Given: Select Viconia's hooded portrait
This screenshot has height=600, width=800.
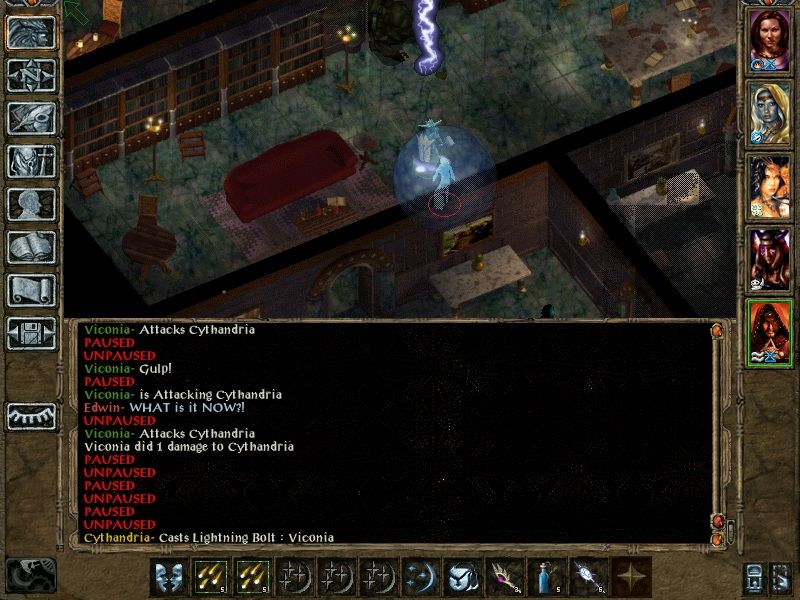Looking at the screenshot, I should pyautogui.click(x=769, y=114).
